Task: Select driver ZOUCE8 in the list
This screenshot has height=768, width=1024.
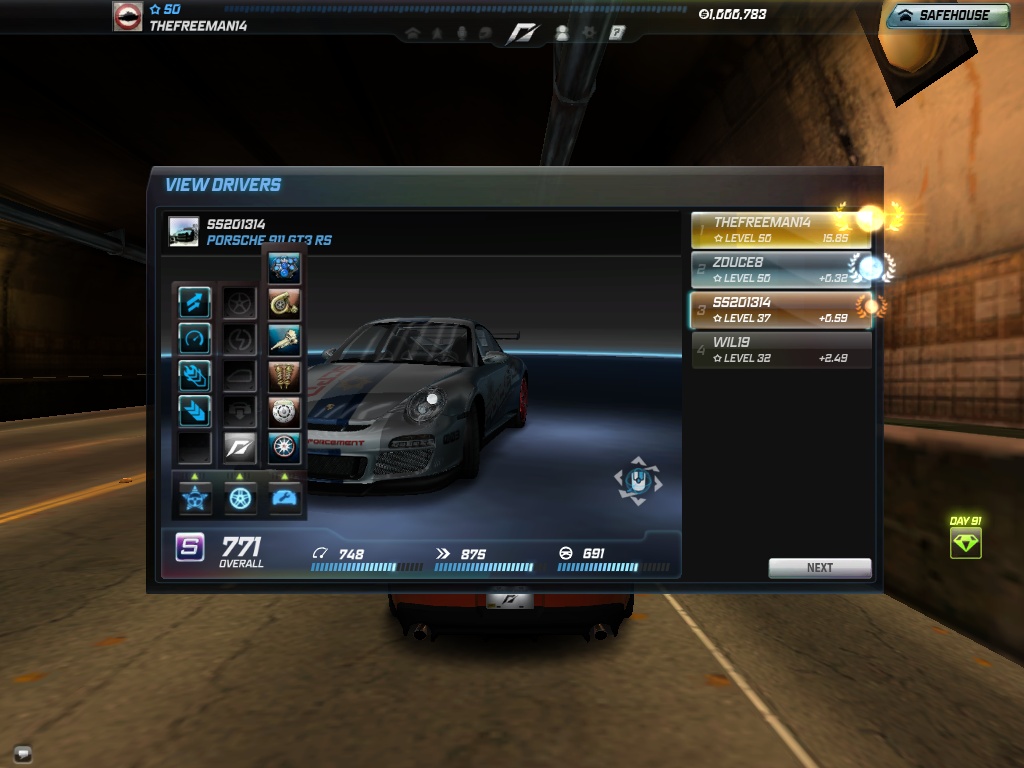Action: tap(780, 270)
